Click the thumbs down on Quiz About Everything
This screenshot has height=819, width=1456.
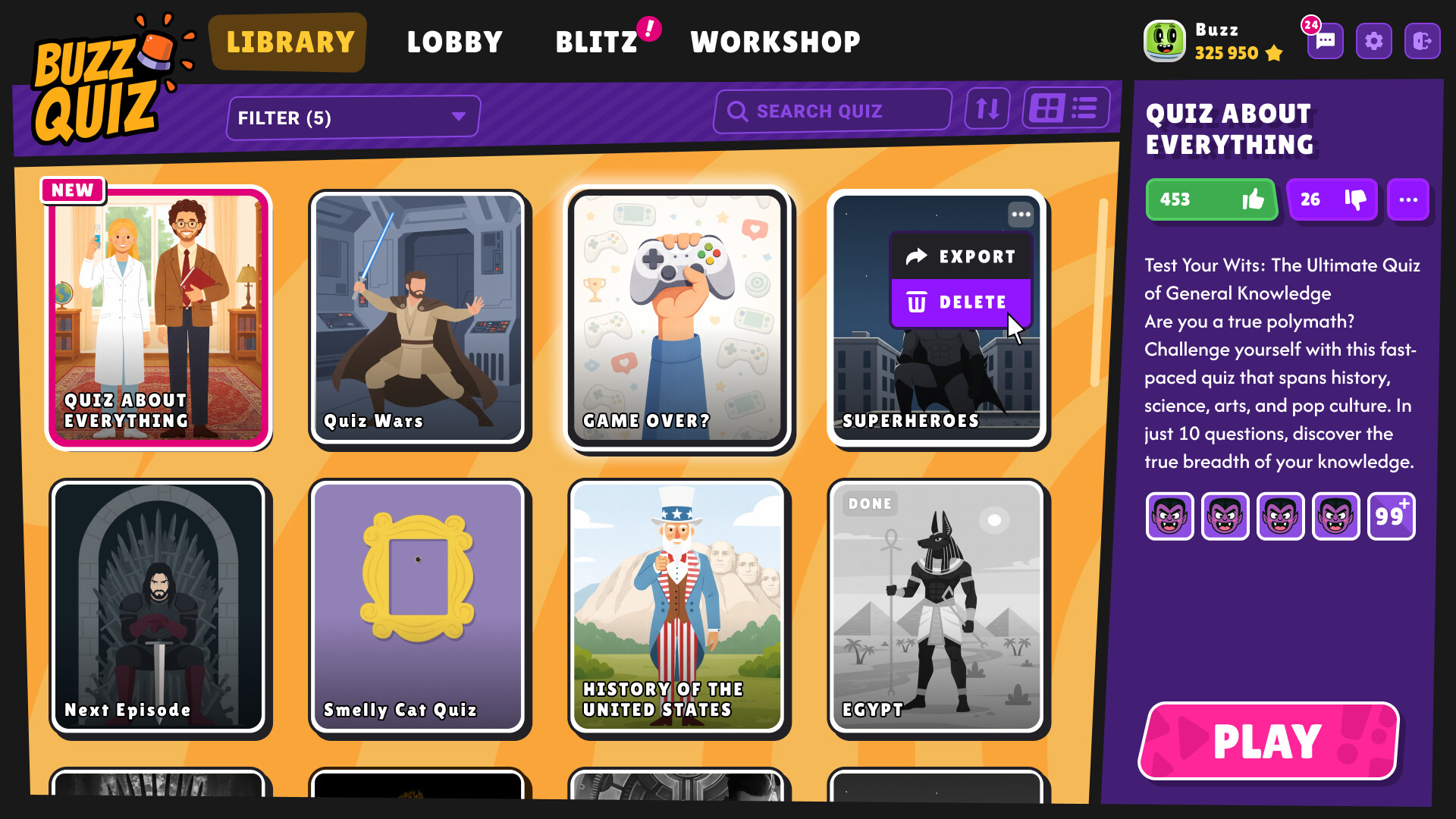(1332, 199)
